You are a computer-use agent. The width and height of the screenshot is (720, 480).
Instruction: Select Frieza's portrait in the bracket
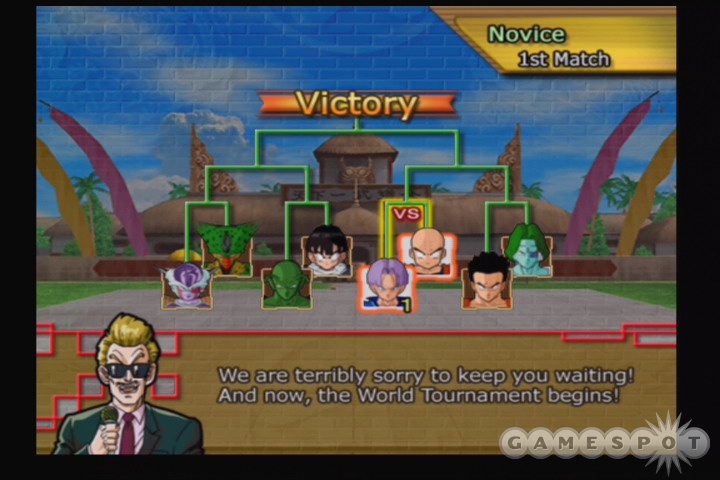(187, 284)
